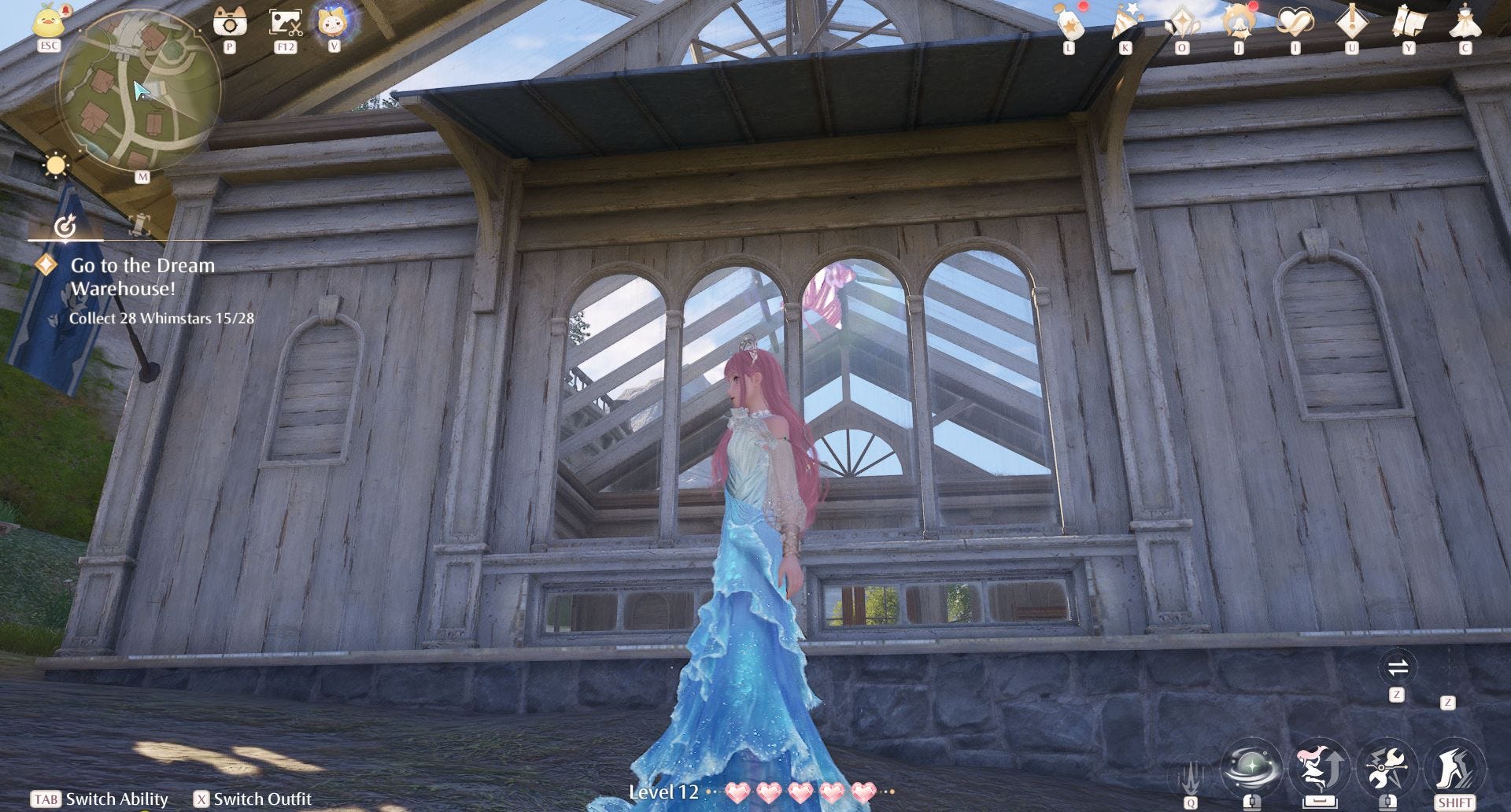This screenshot has height=812, width=1511.
Task: Switch to the target quest tracker tab
Action: tap(65, 227)
